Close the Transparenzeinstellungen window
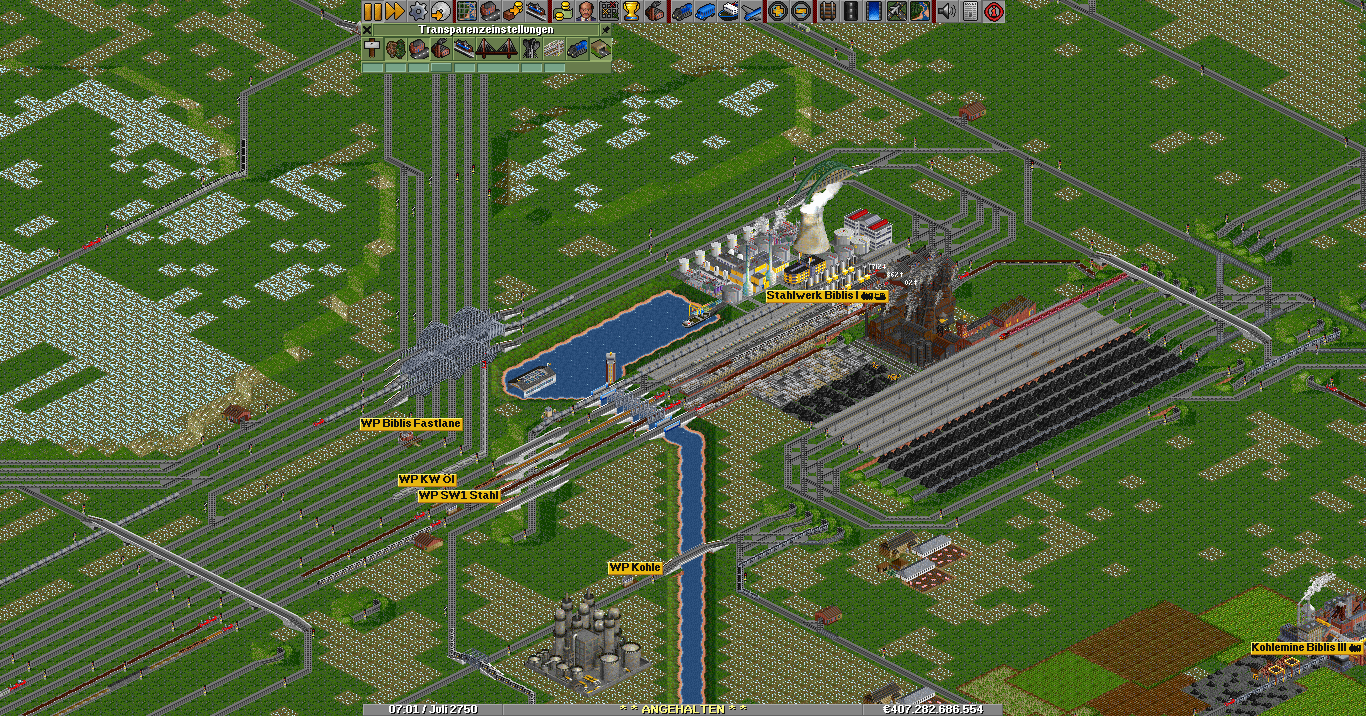Image resolution: width=1366 pixels, height=716 pixels. (x=367, y=30)
